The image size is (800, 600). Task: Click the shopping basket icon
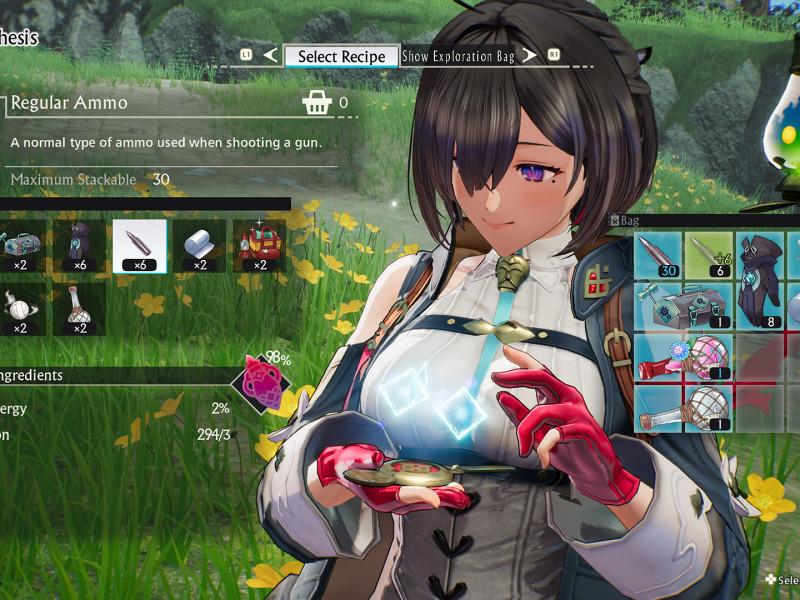click(316, 102)
